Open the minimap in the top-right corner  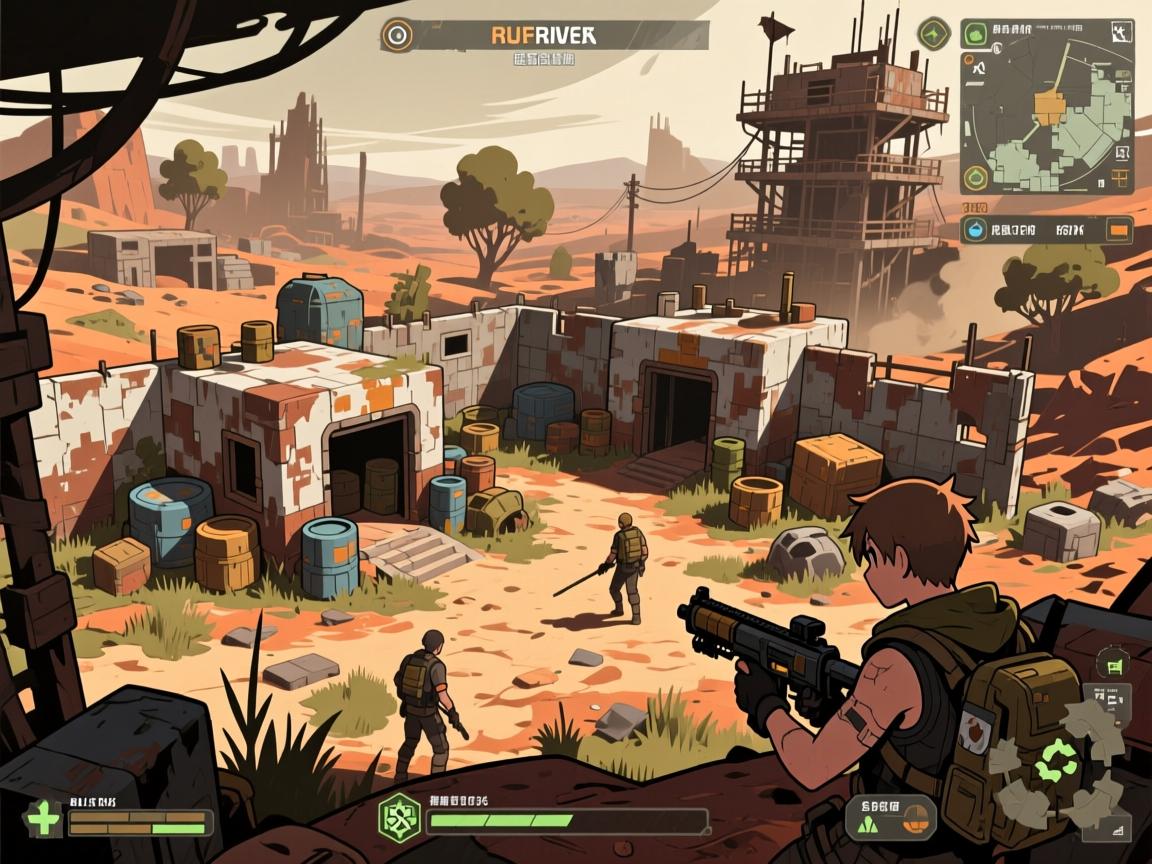1046,107
